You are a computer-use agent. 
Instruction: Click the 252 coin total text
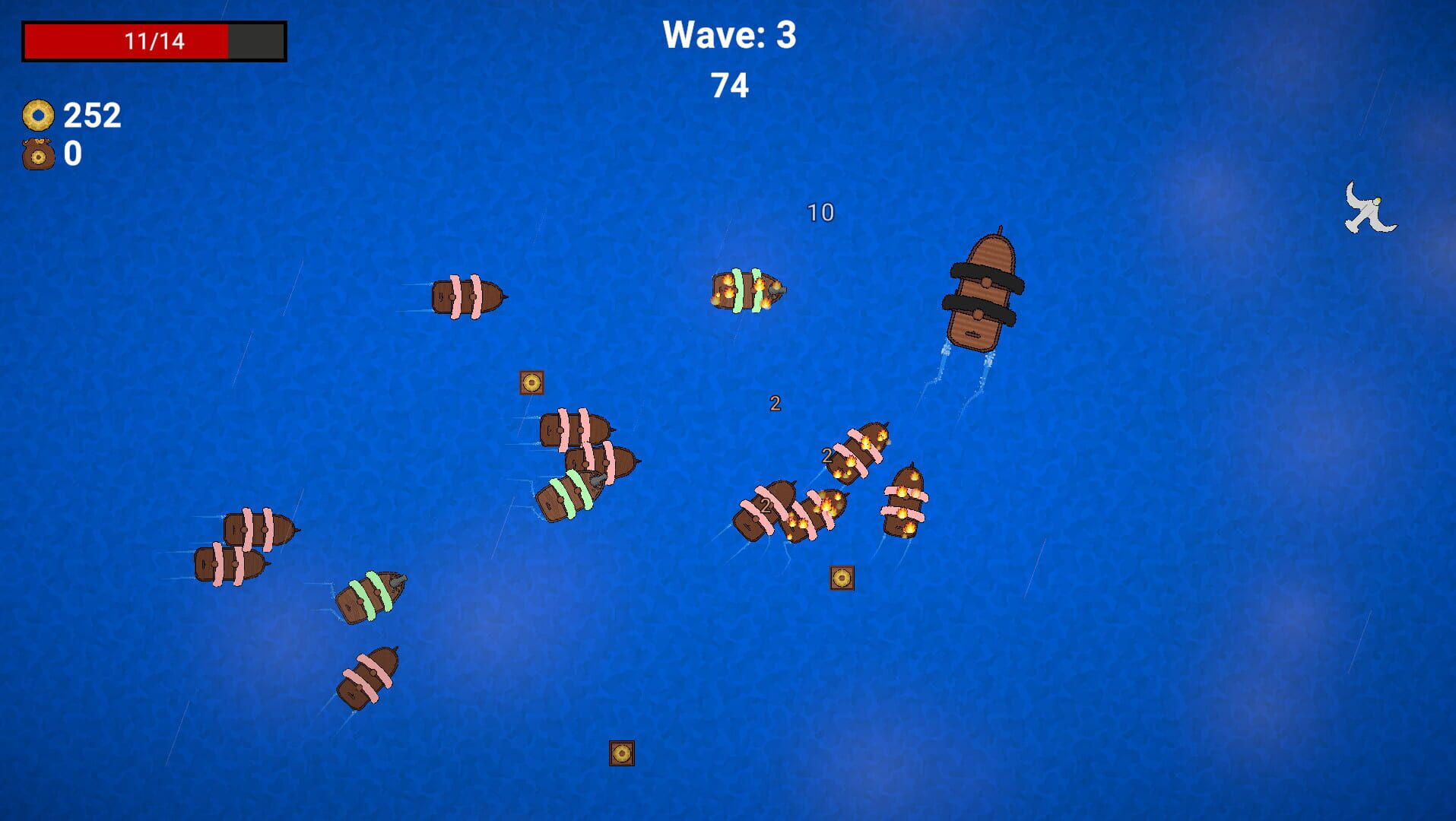pyautogui.click(x=91, y=116)
